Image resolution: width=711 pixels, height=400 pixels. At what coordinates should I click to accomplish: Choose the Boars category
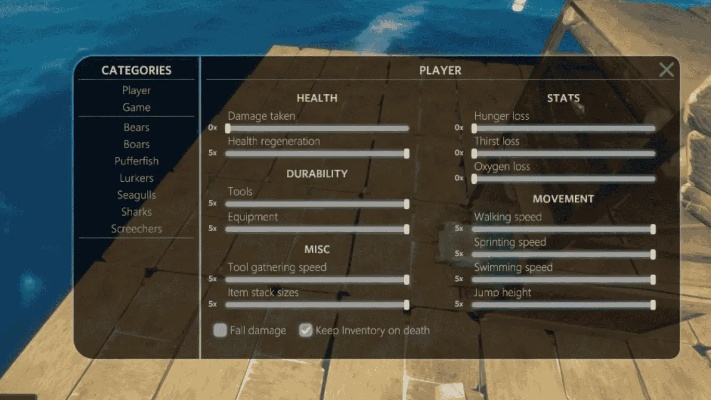(136, 144)
